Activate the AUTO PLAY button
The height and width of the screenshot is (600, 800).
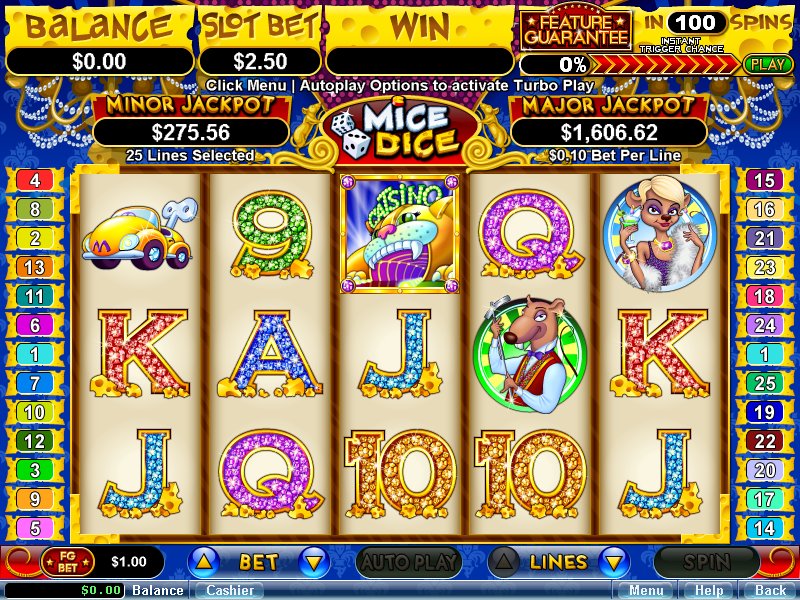coord(407,563)
